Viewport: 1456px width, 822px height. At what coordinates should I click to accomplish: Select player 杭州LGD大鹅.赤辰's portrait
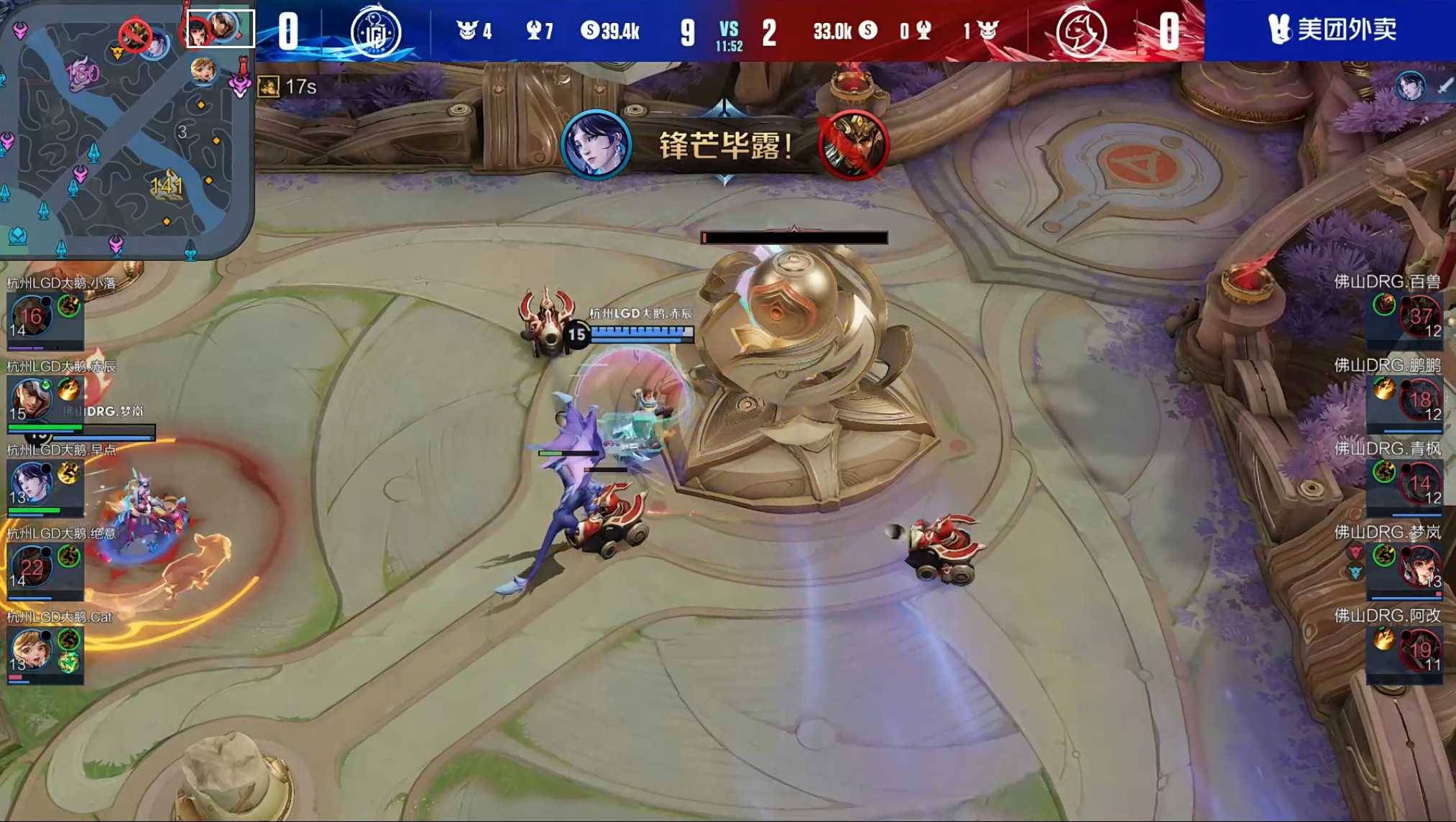point(32,400)
